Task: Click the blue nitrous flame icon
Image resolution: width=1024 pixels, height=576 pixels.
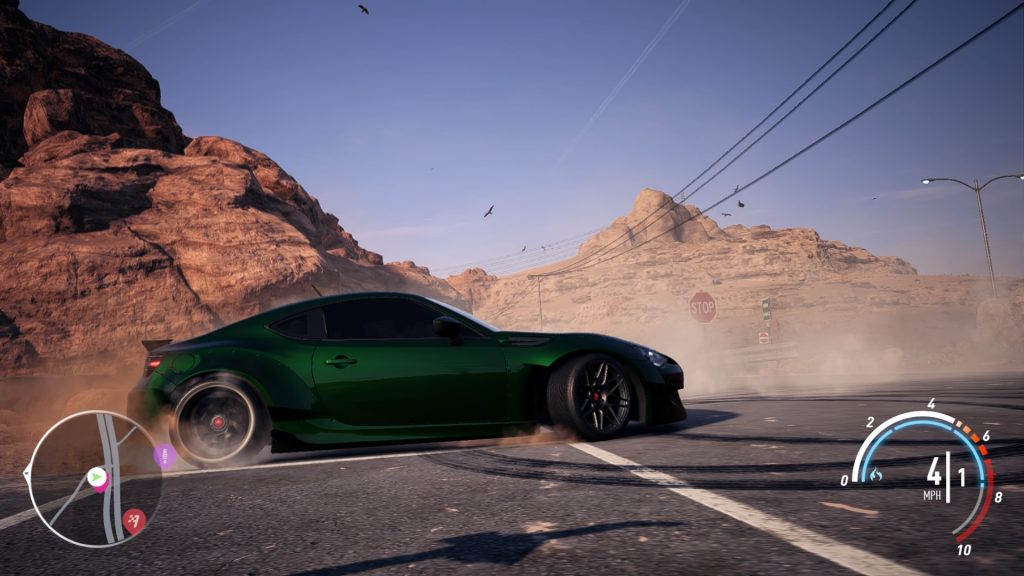Action: (x=876, y=474)
